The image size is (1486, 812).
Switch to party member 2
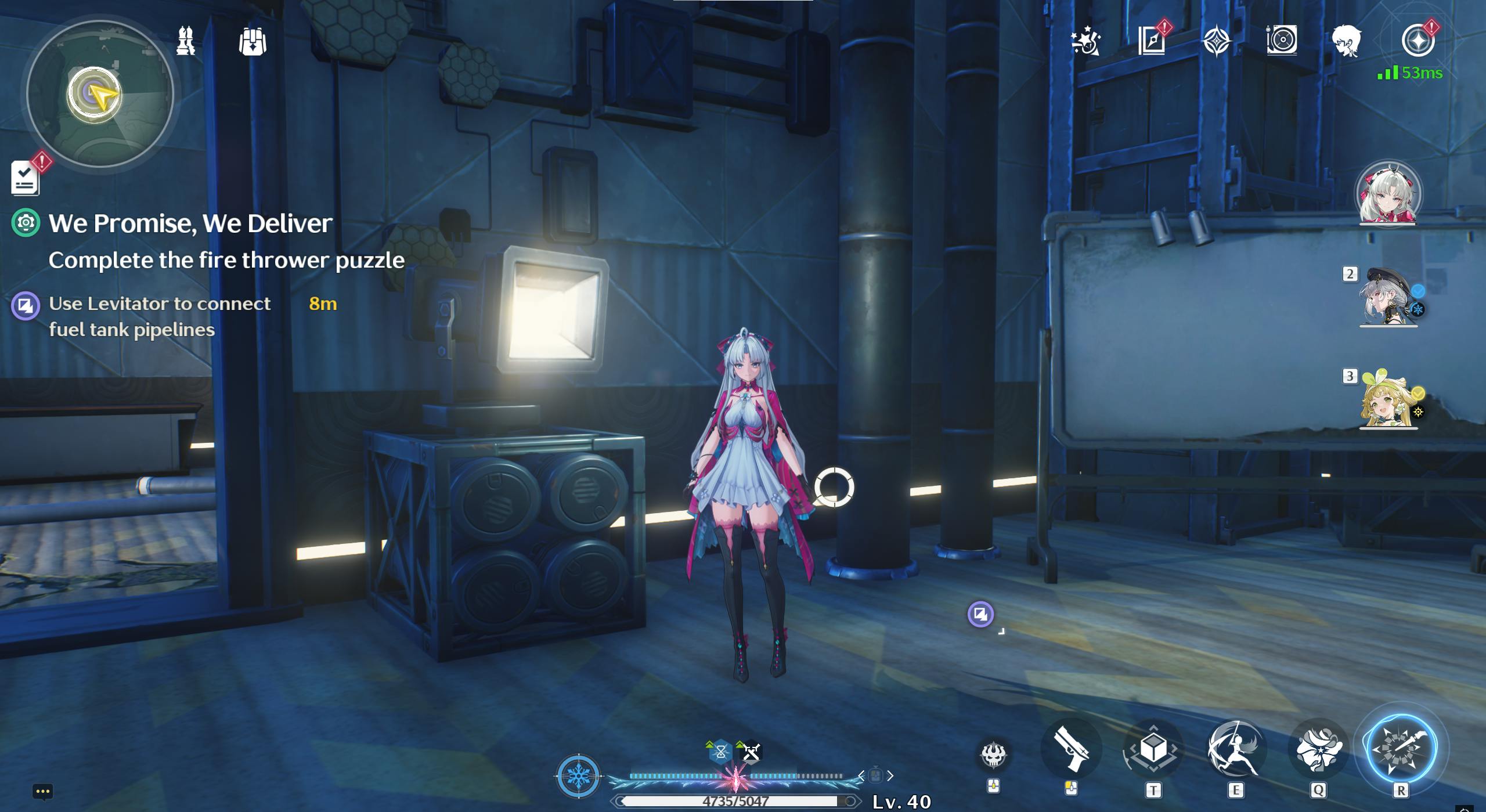click(1388, 296)
